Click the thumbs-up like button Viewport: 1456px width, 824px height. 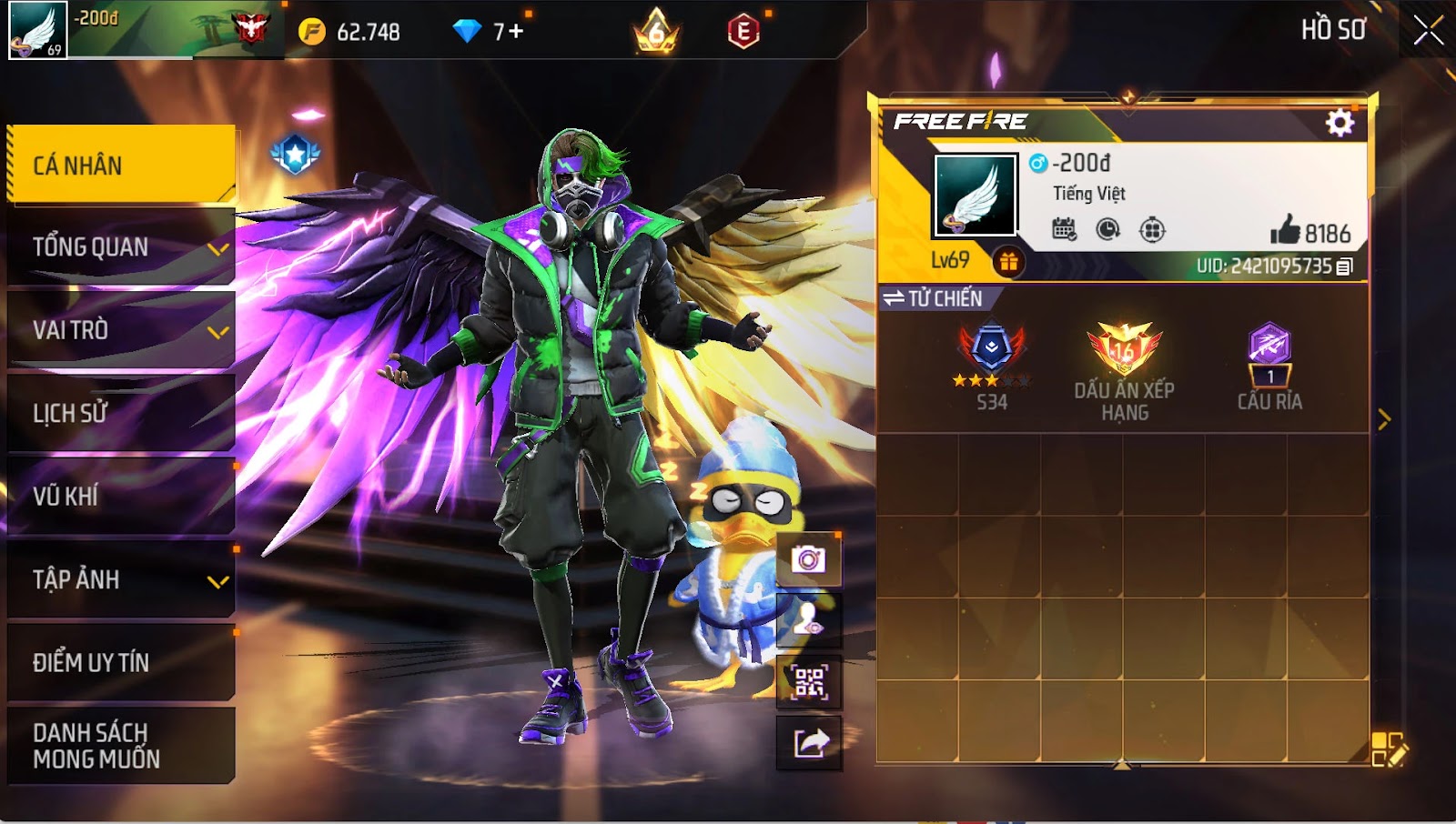pos(1285,231)
